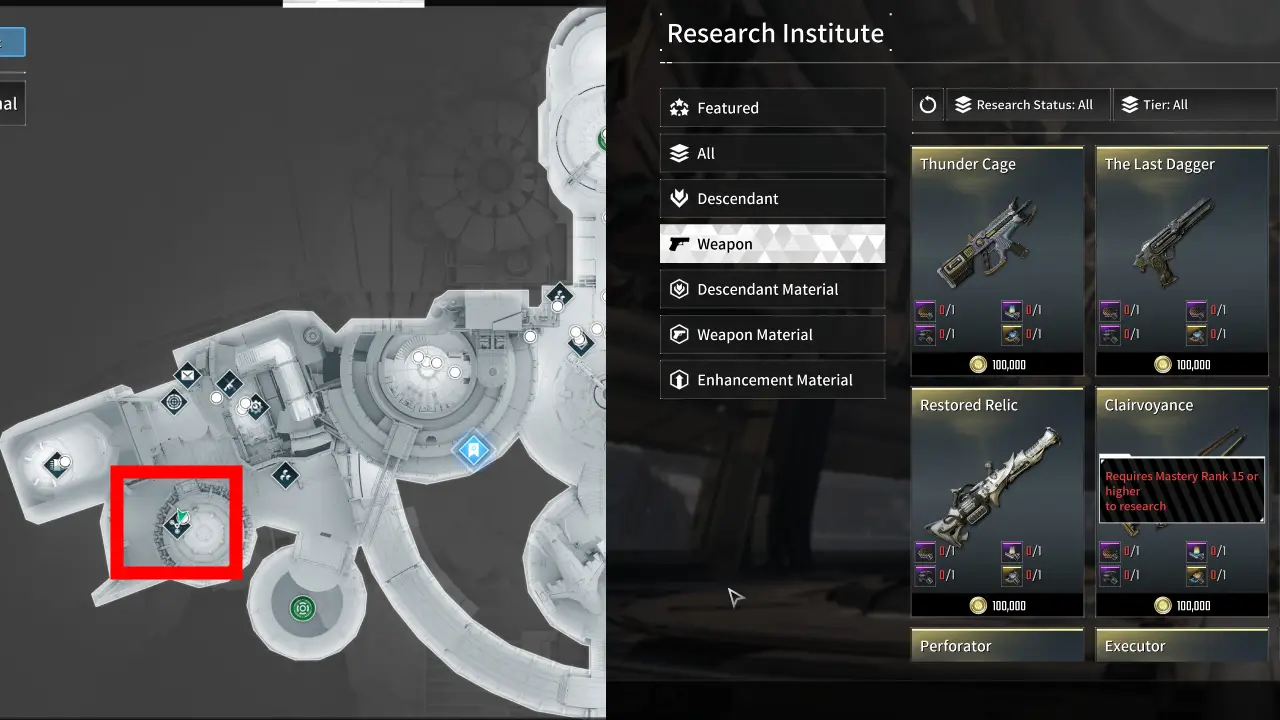Screen dimensions: 1280x720
Task: Select the Enhancement Material category
Action: (772, 380)
